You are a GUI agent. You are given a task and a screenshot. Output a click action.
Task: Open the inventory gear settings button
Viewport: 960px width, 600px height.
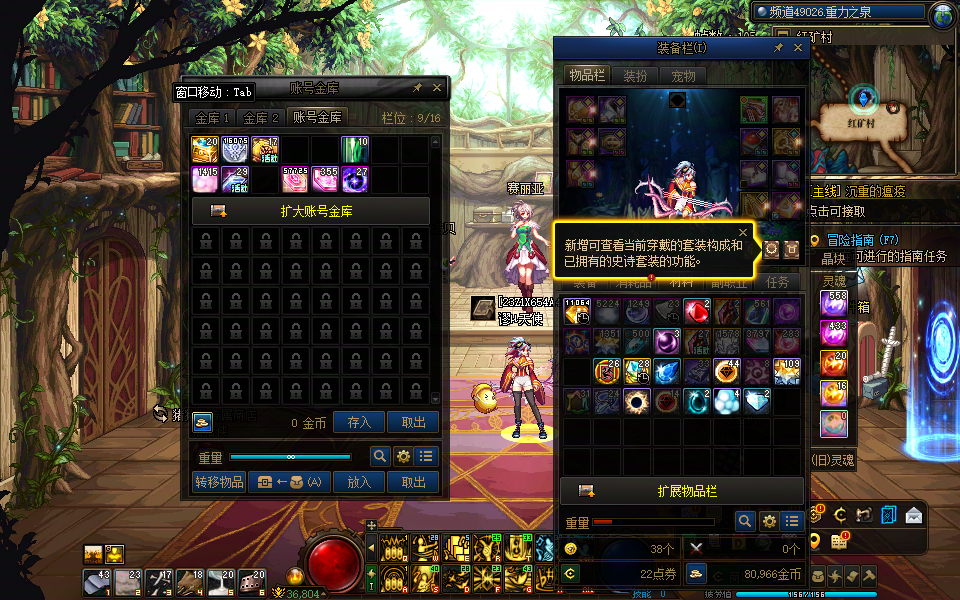point(769,521)
